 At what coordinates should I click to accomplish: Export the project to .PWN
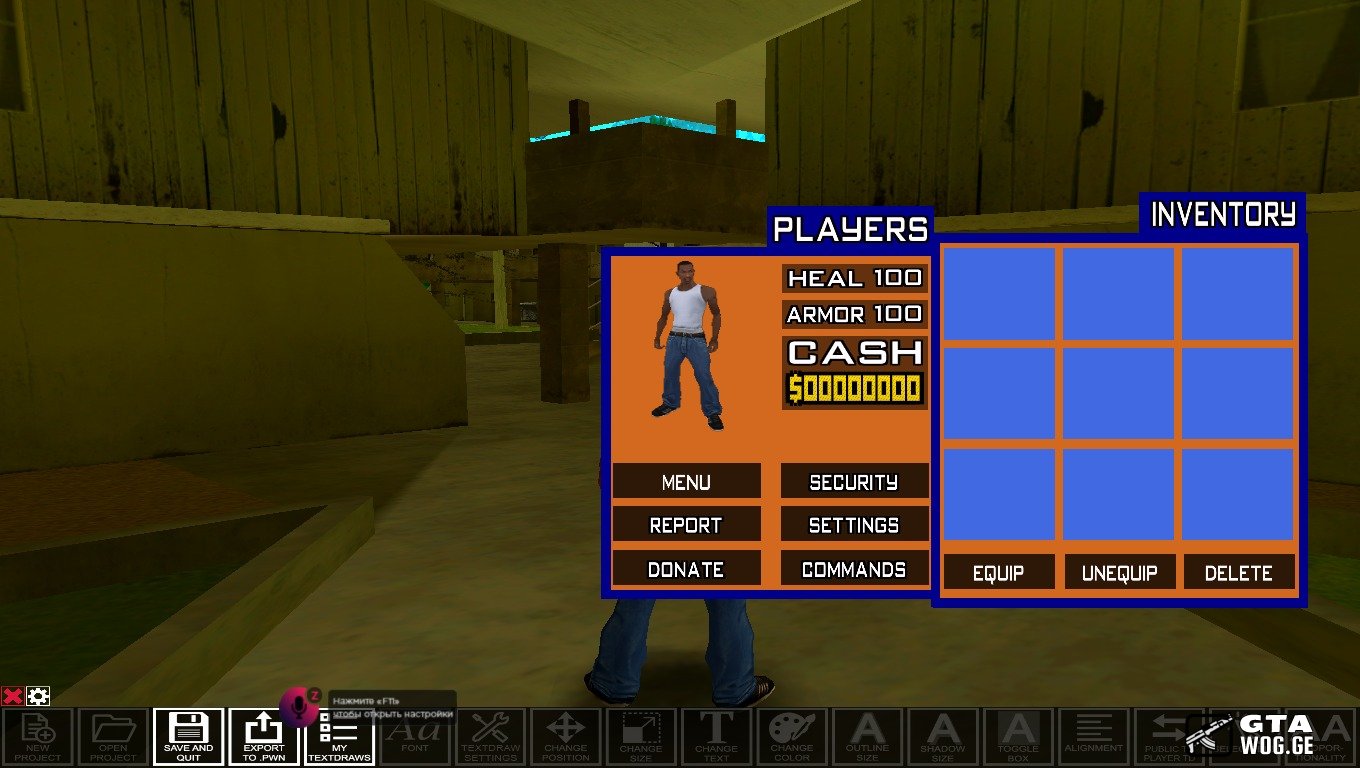point(263,737)
